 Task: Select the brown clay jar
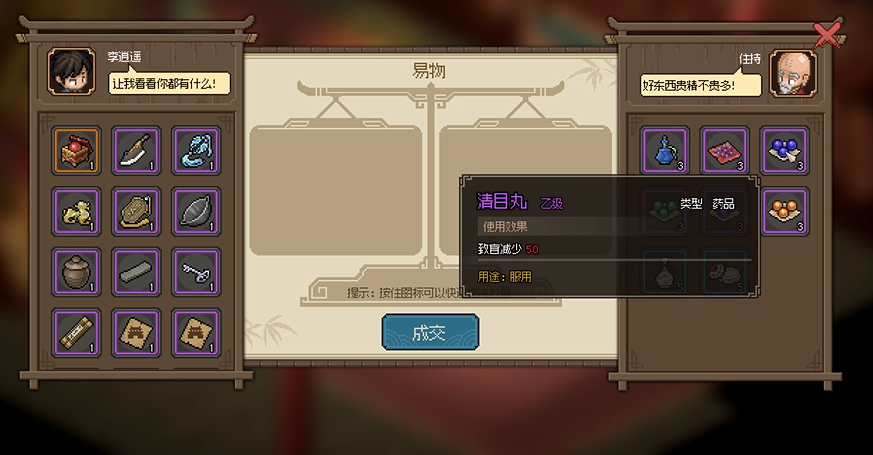[76, 270]
